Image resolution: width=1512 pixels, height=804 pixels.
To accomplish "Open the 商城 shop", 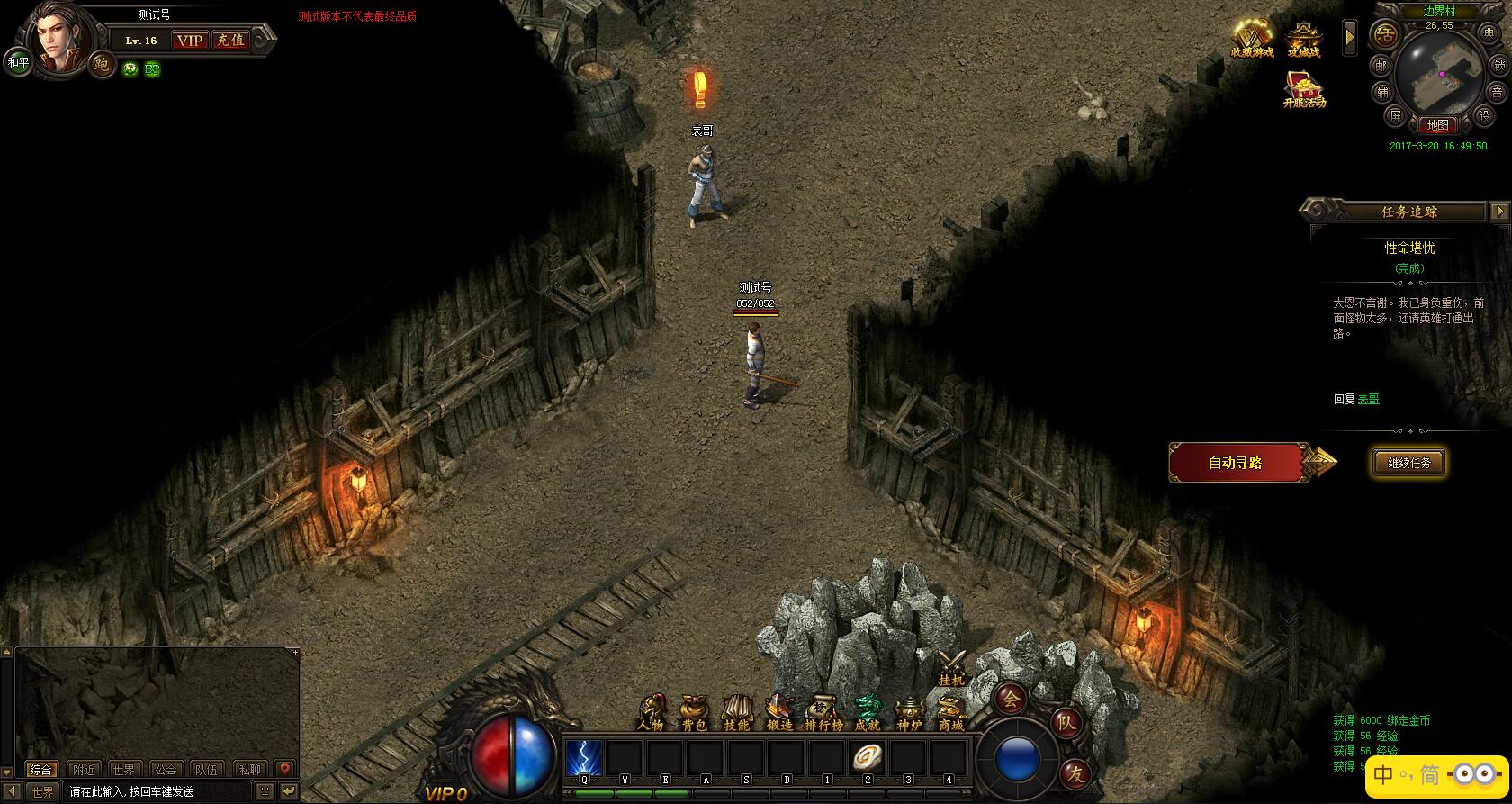I will [951, 712].
